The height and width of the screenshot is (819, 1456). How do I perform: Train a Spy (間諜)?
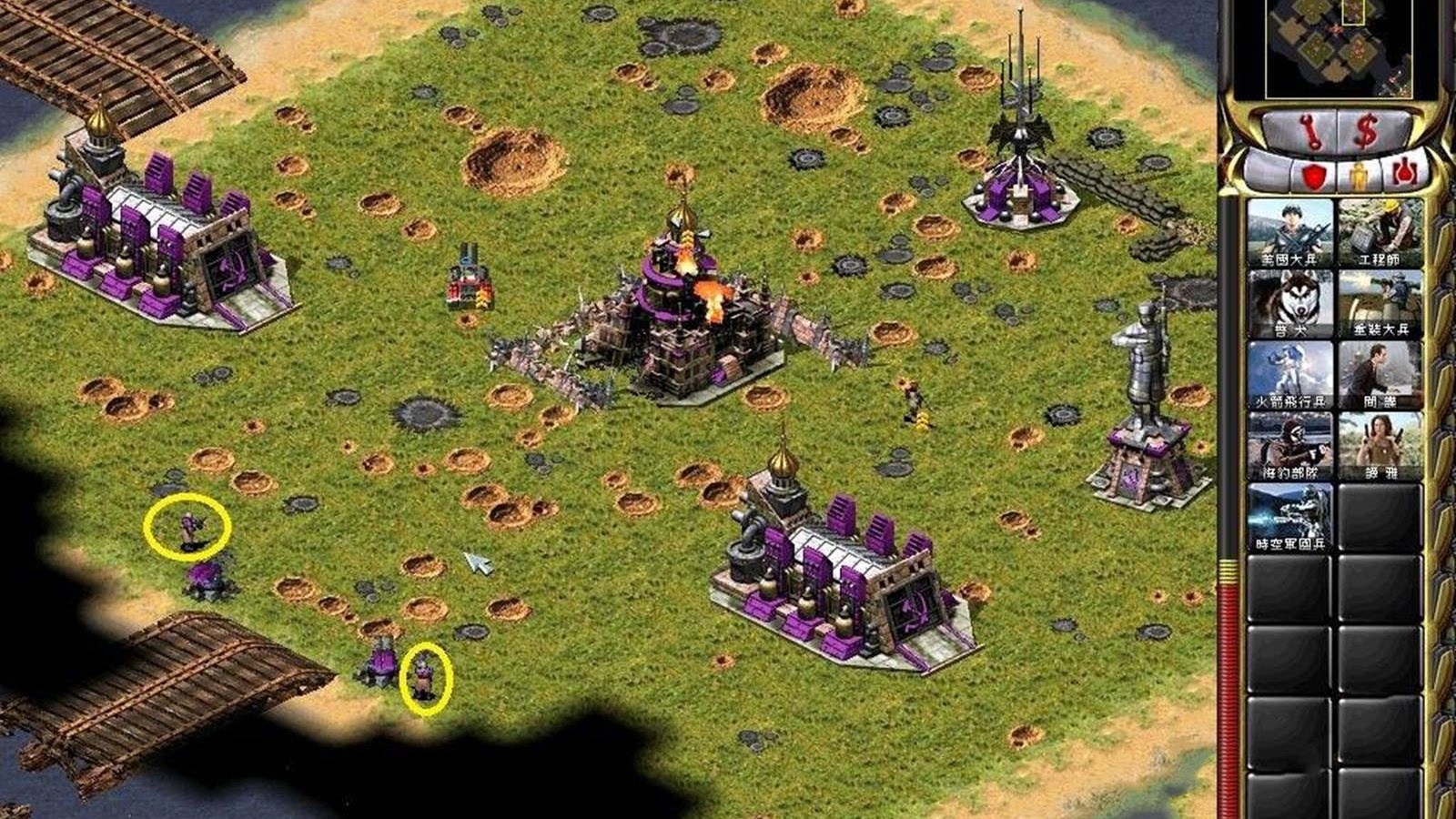[x=1380, y=375]
